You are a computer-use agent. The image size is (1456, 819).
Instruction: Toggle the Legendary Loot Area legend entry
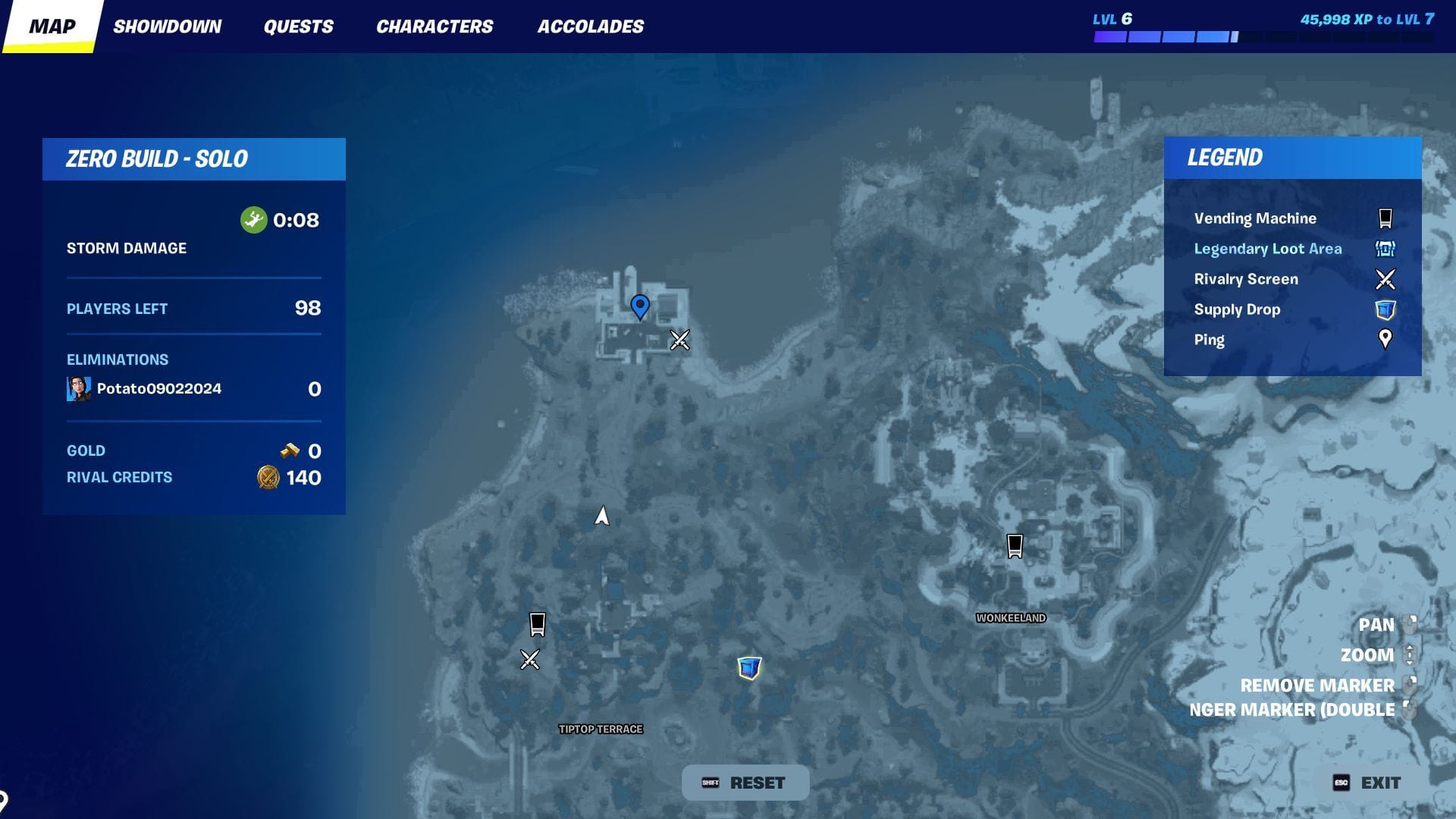[x=1267, y=249]
